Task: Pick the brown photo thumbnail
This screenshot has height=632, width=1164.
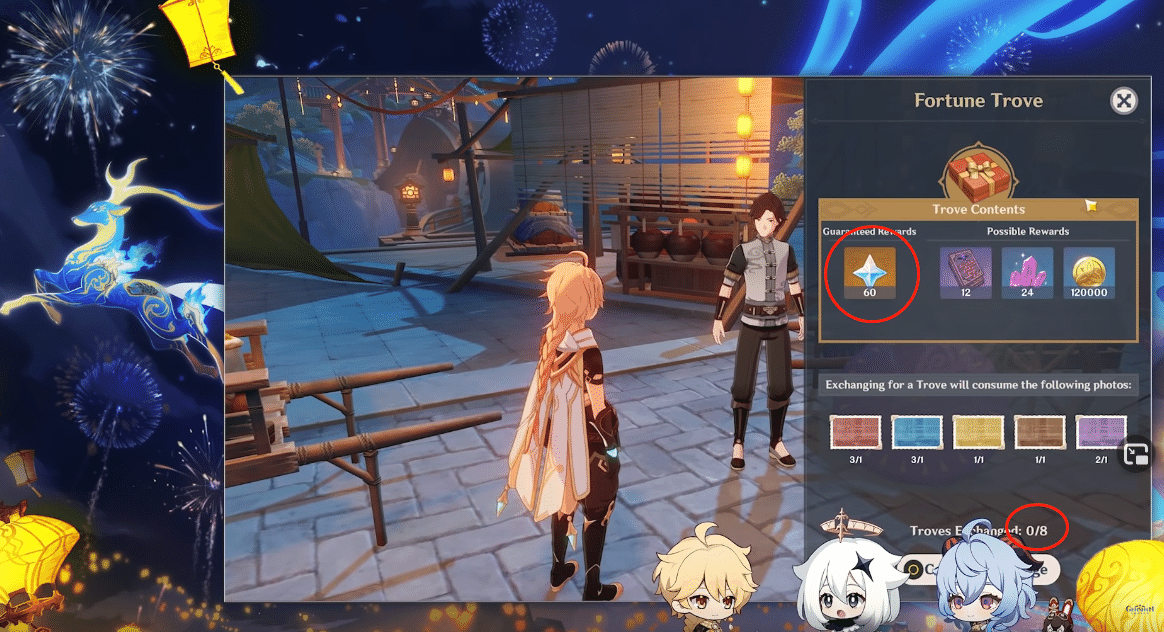Action: (x=1040, y=432)
